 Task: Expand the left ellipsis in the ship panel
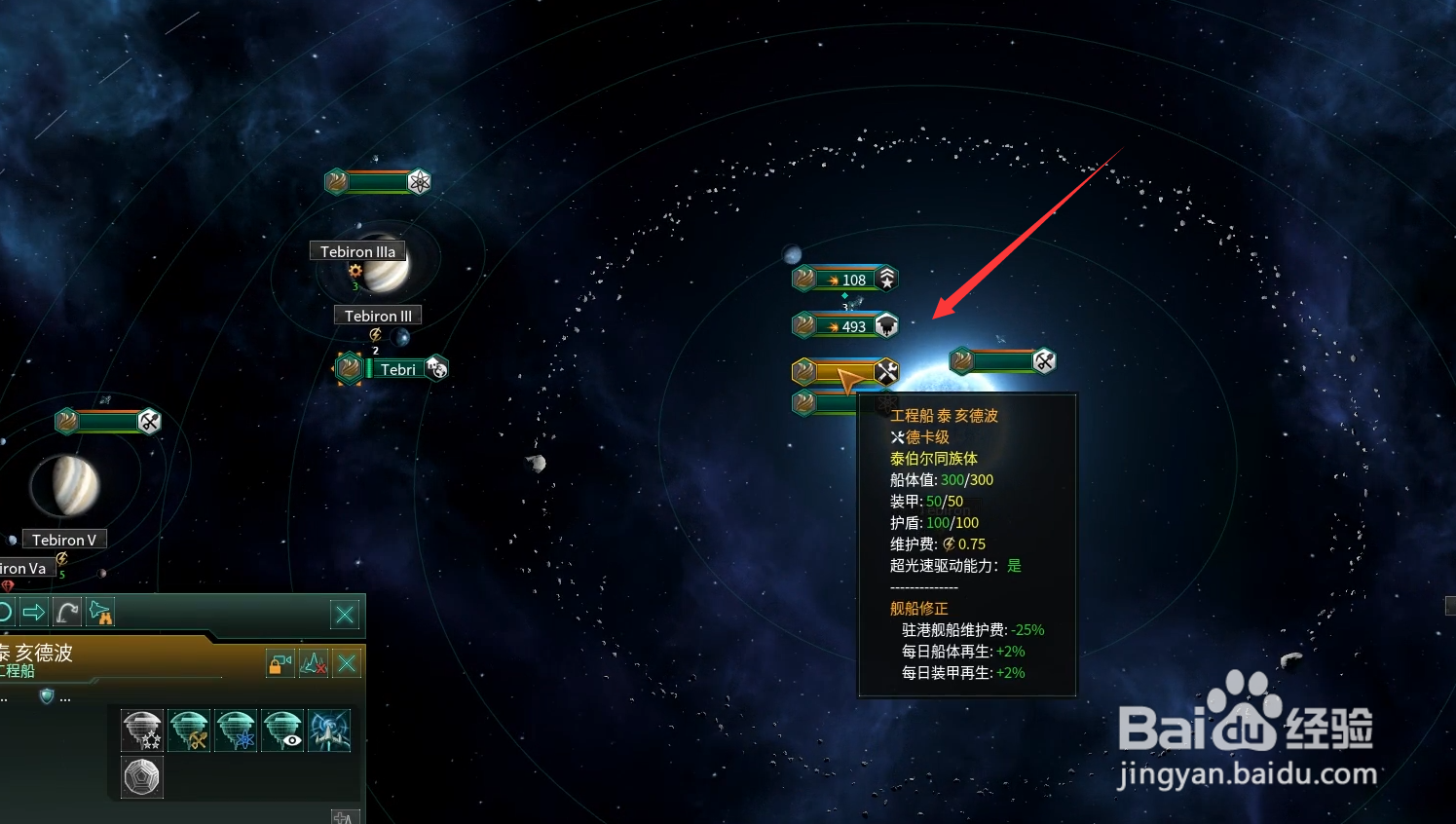5,697
